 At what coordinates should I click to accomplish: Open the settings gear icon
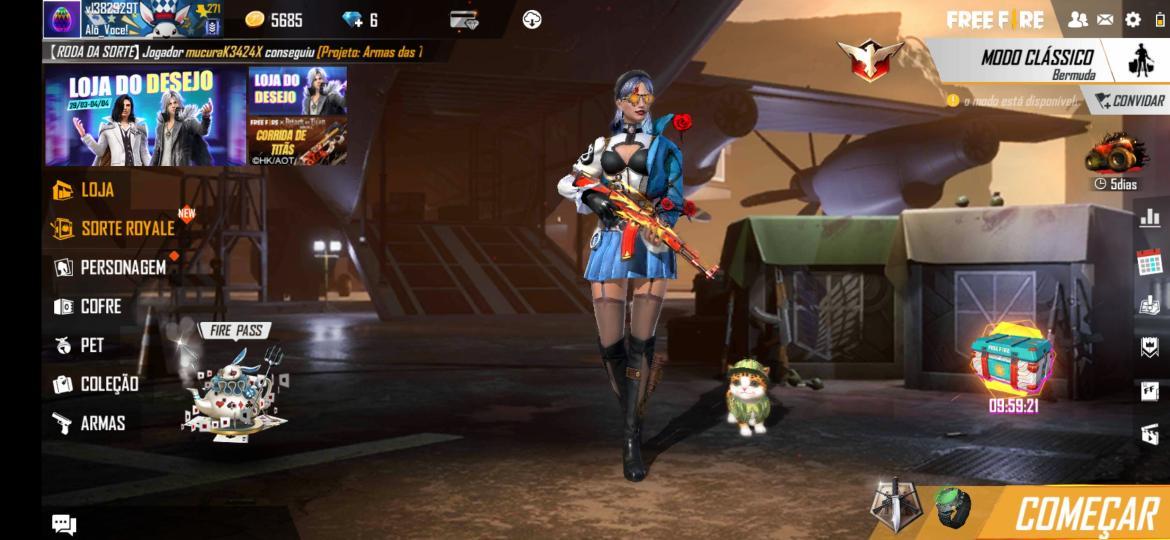pos(1133,19)
